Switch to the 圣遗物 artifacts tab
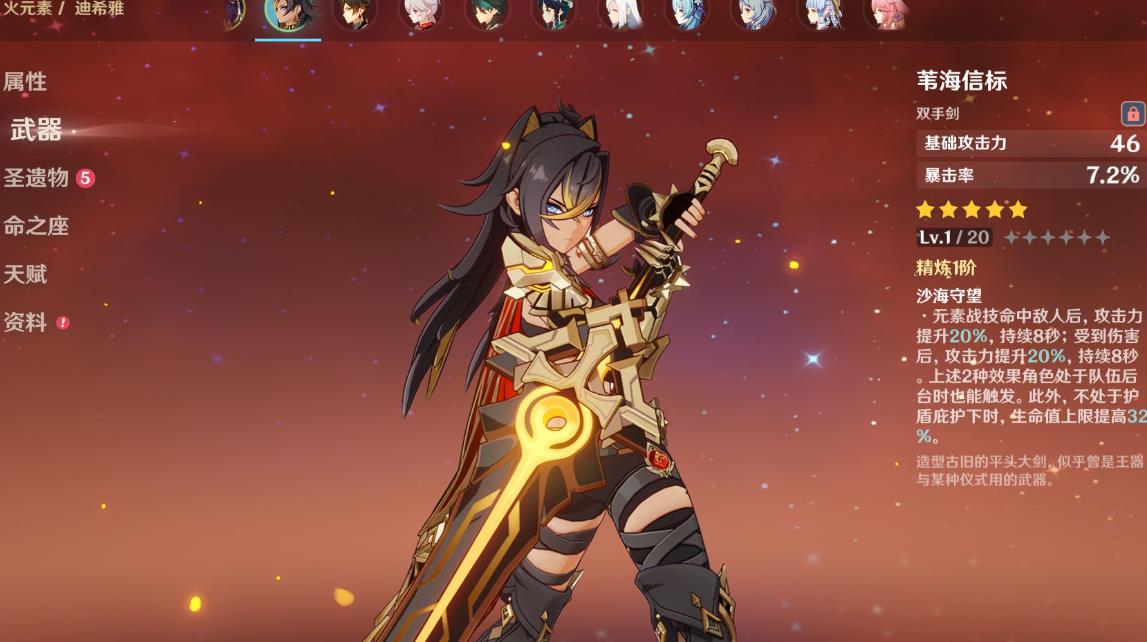Screen dimensions: 1147x642 (37, 178)
